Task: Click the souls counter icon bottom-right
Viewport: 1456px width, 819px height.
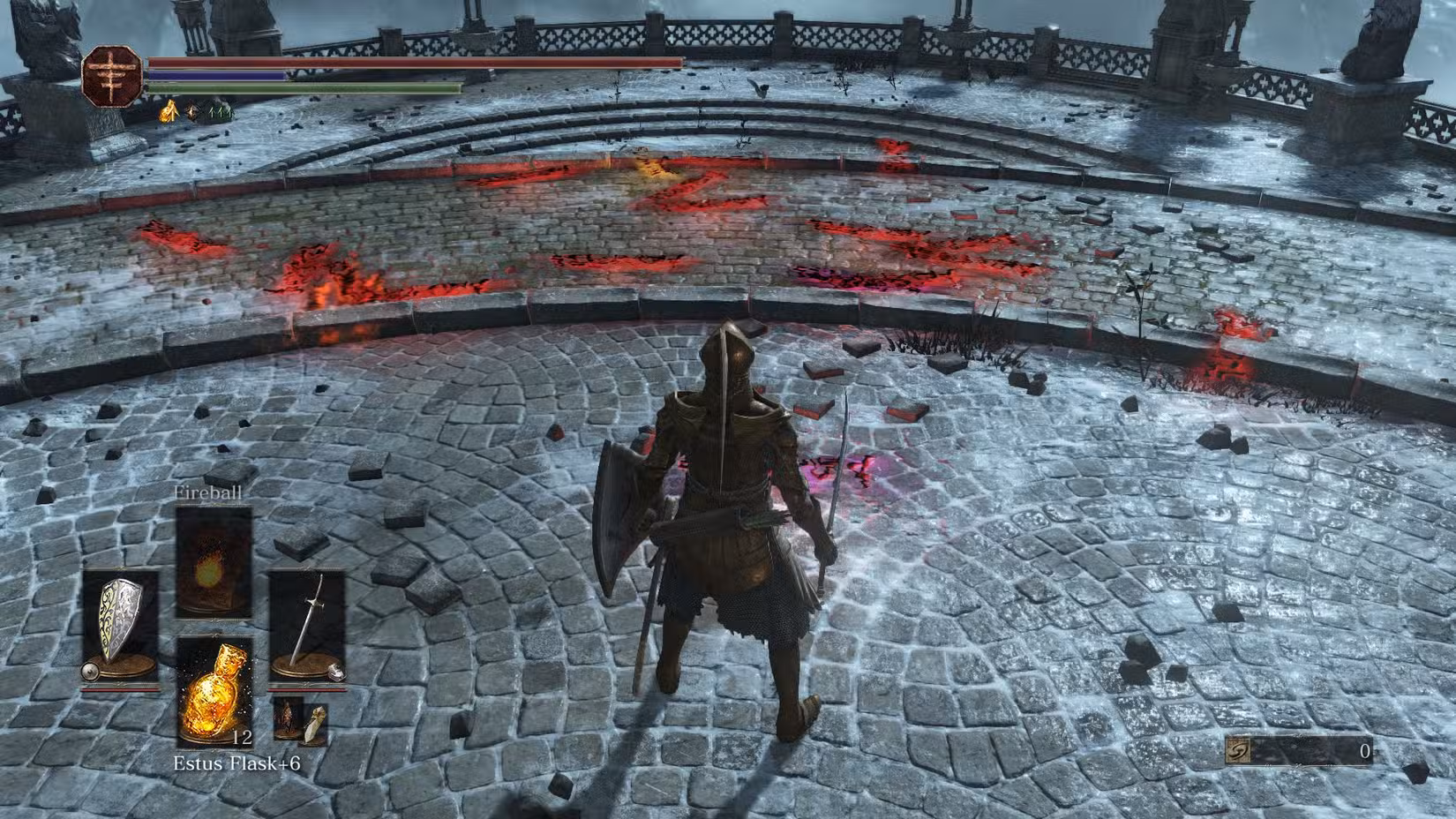Action: (1237, 749)
